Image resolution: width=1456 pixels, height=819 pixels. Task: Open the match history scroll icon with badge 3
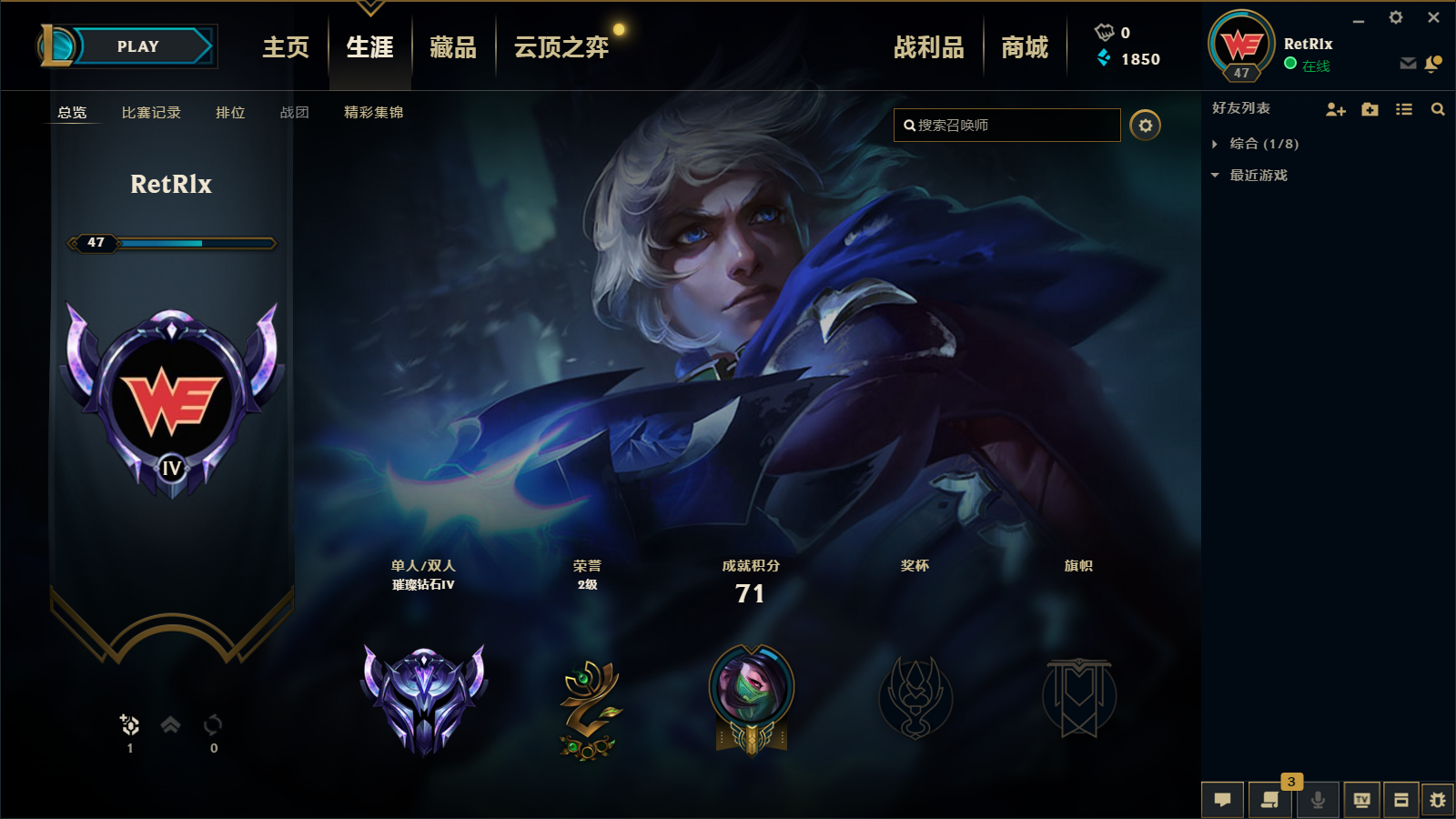tap(1269, 800)
